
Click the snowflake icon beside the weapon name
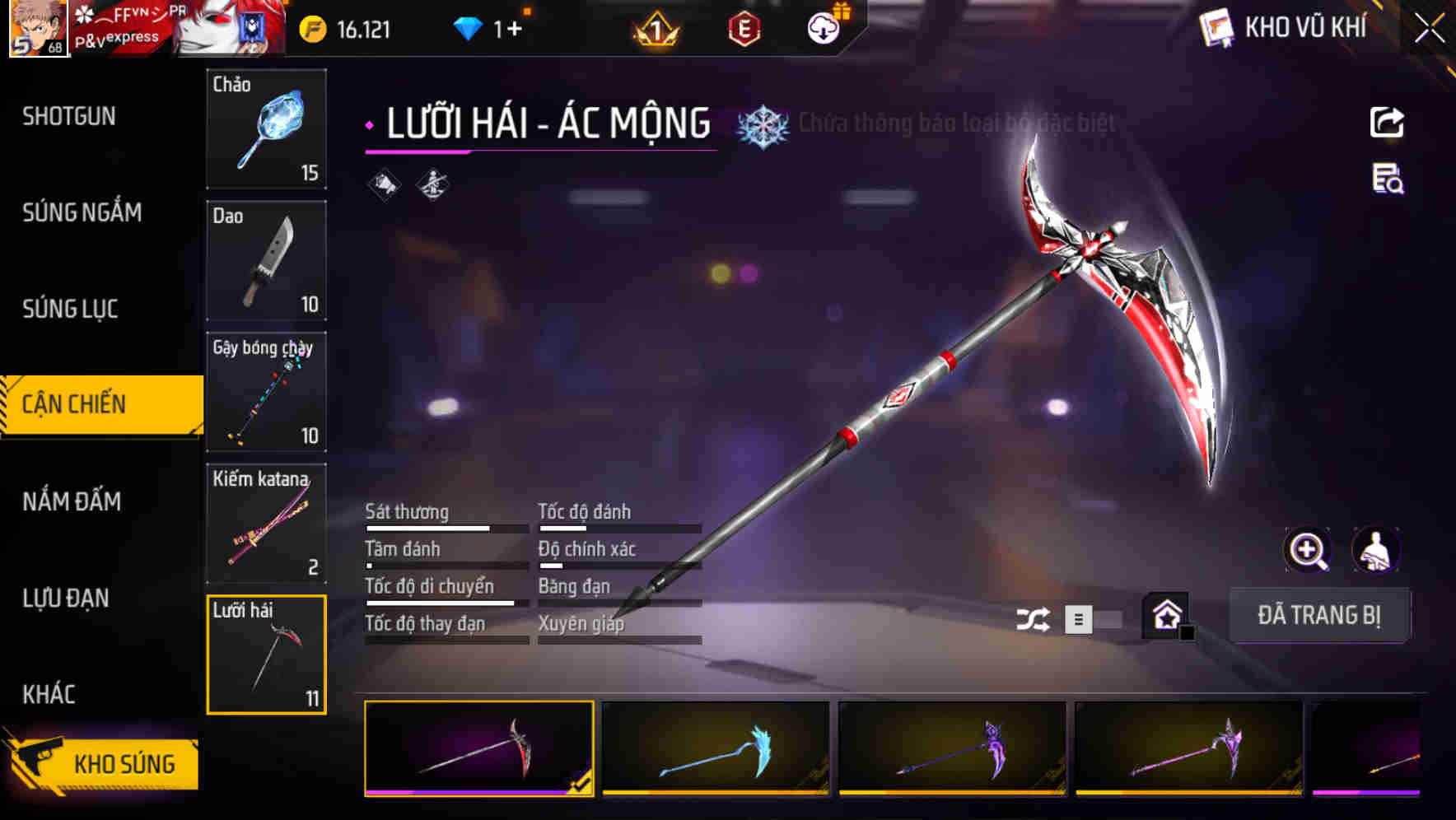(763, 123)
